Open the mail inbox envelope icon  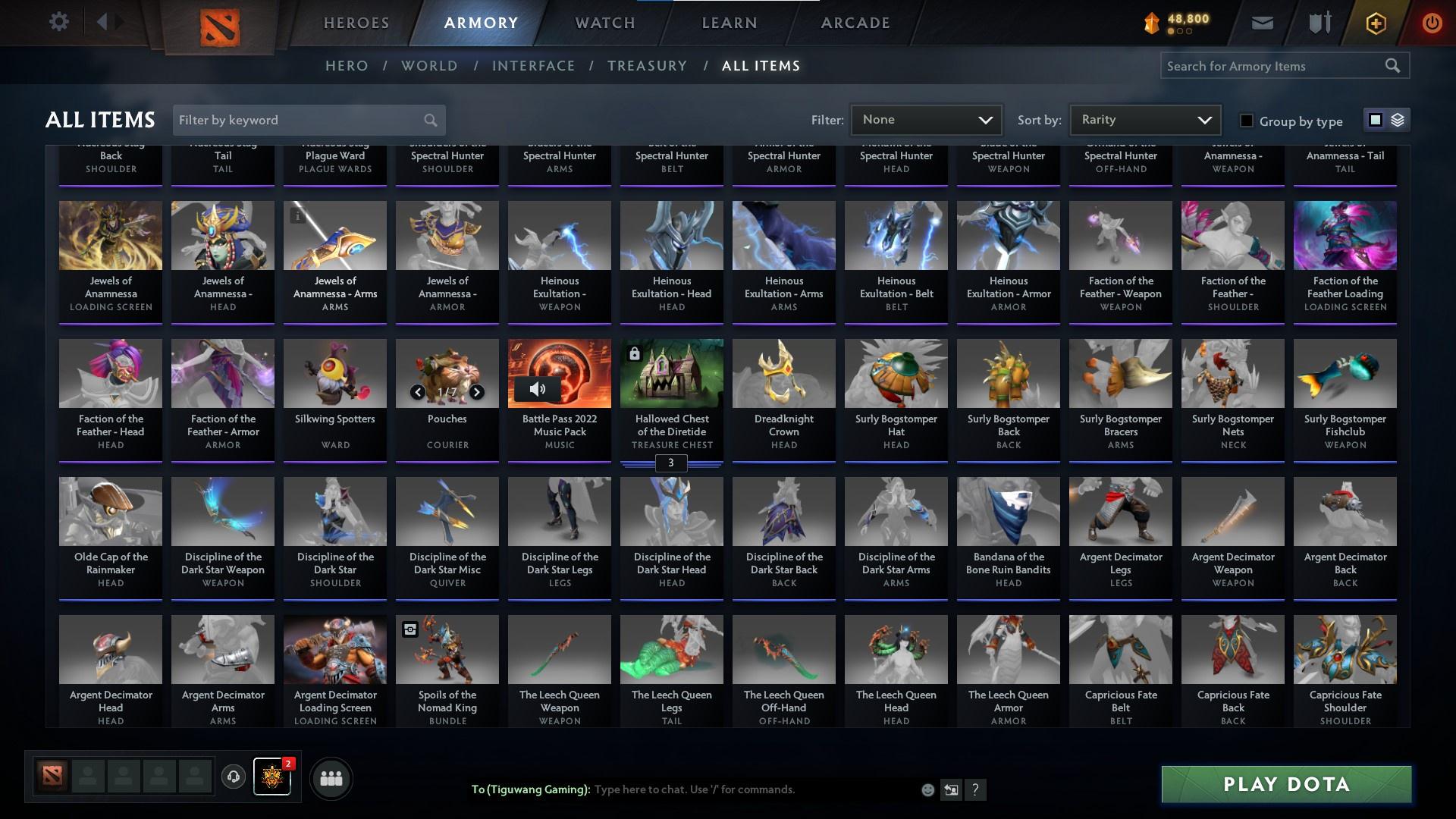[1261, 22]
